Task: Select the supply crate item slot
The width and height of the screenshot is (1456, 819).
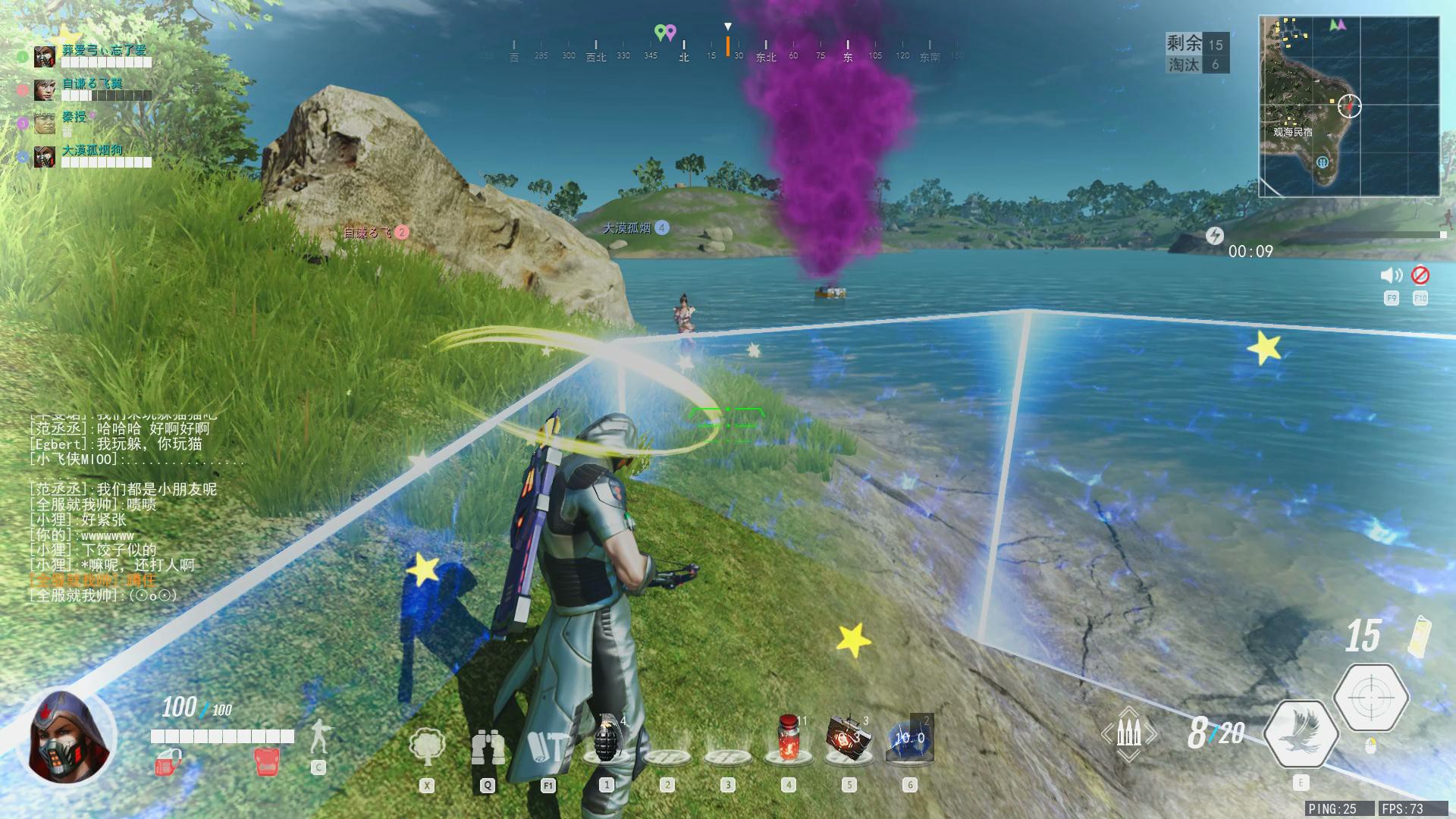Action: 849,736
